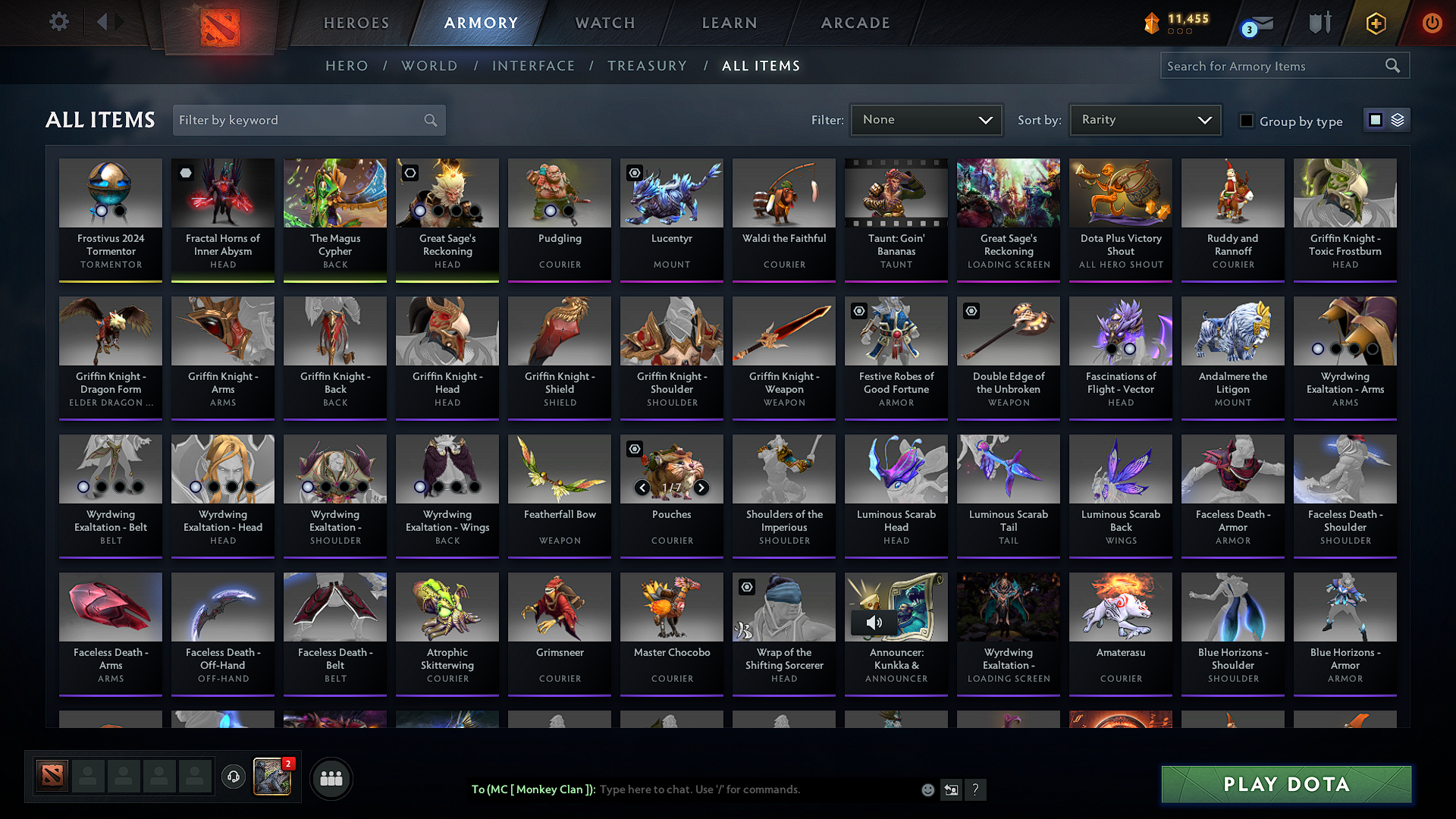
Task: Switch to the WATCH tab
Action: [x=604, y=23]
